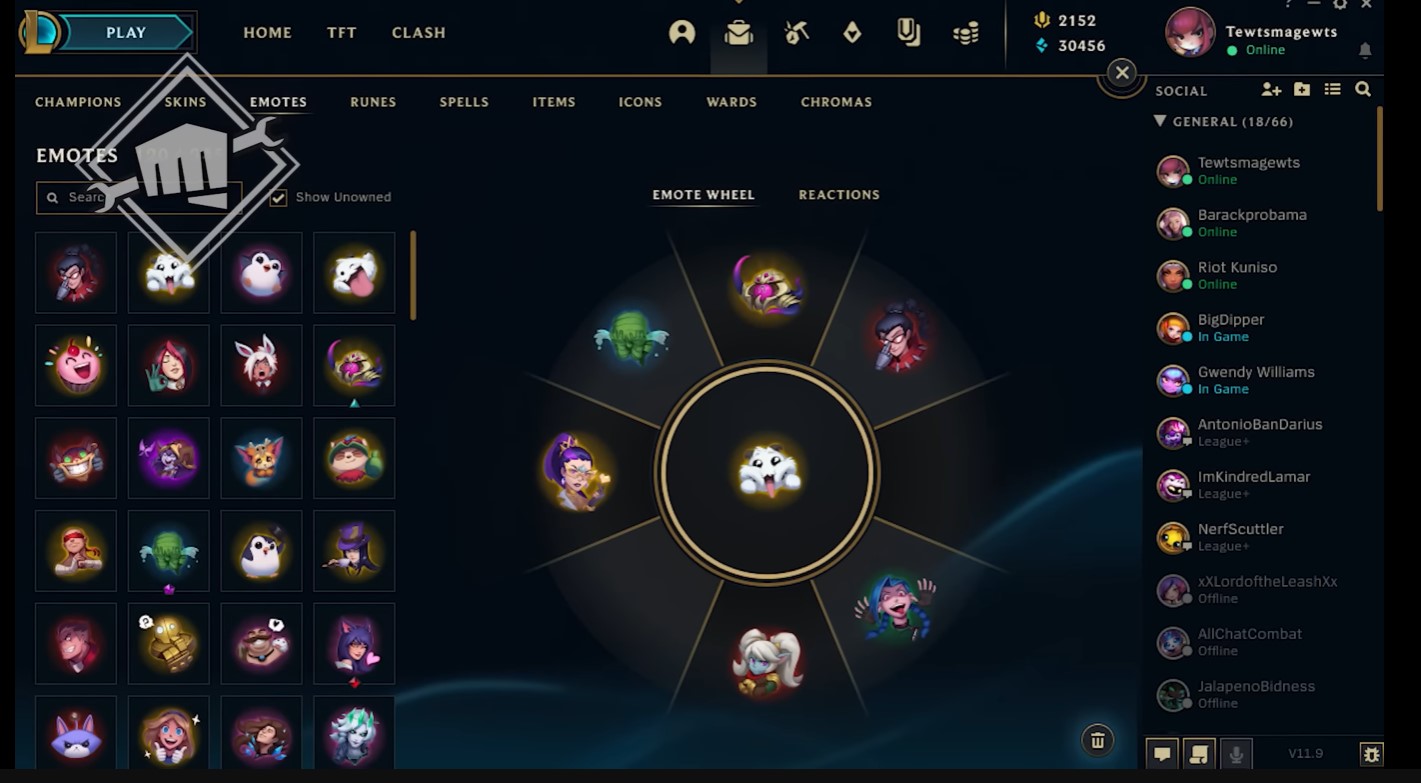Toggle the roster list view in social panel
The width and height of the screenshot is (1421, 783).
[x=1333, y=89]
